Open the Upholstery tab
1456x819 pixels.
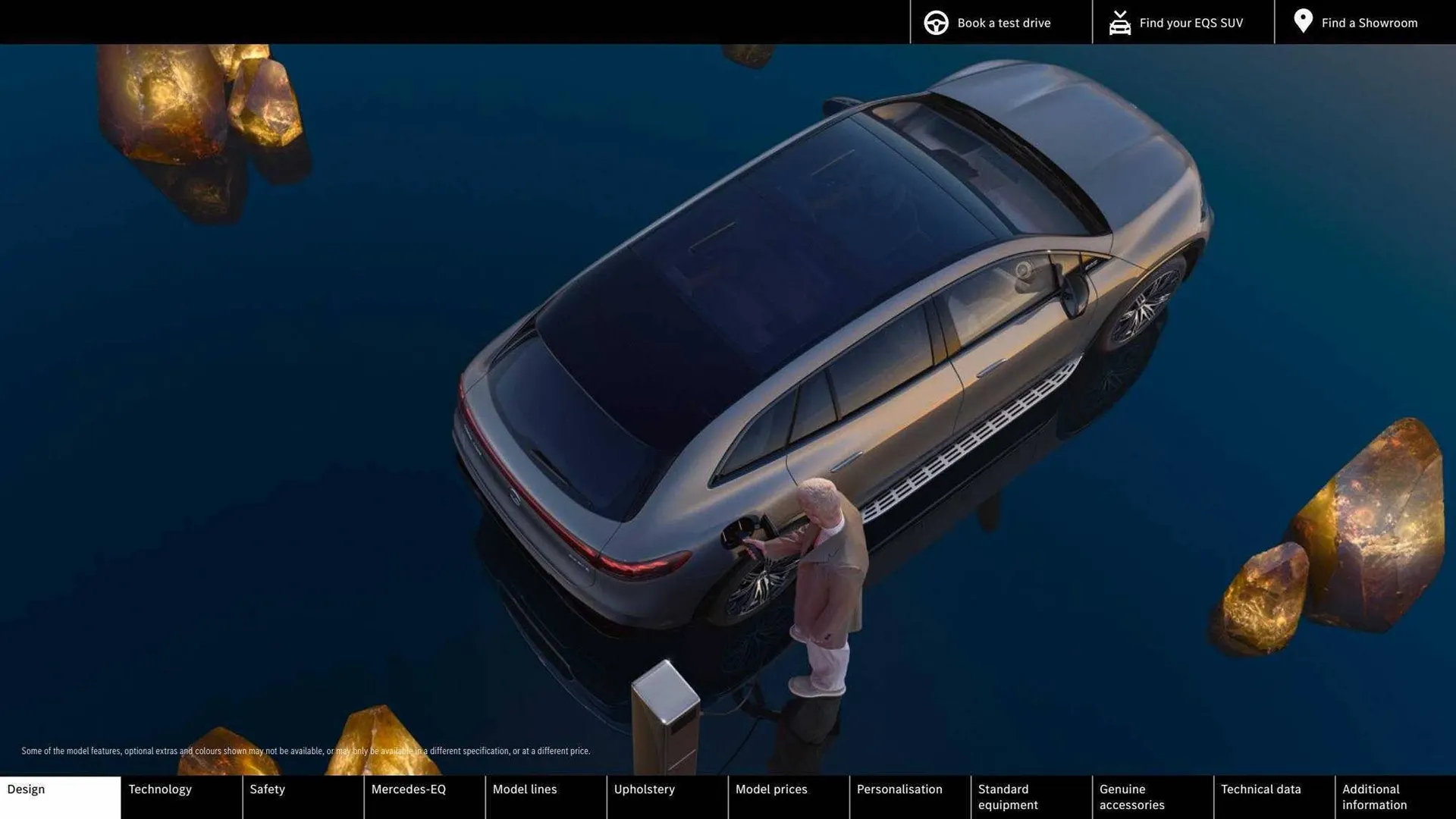pos(667,796)
